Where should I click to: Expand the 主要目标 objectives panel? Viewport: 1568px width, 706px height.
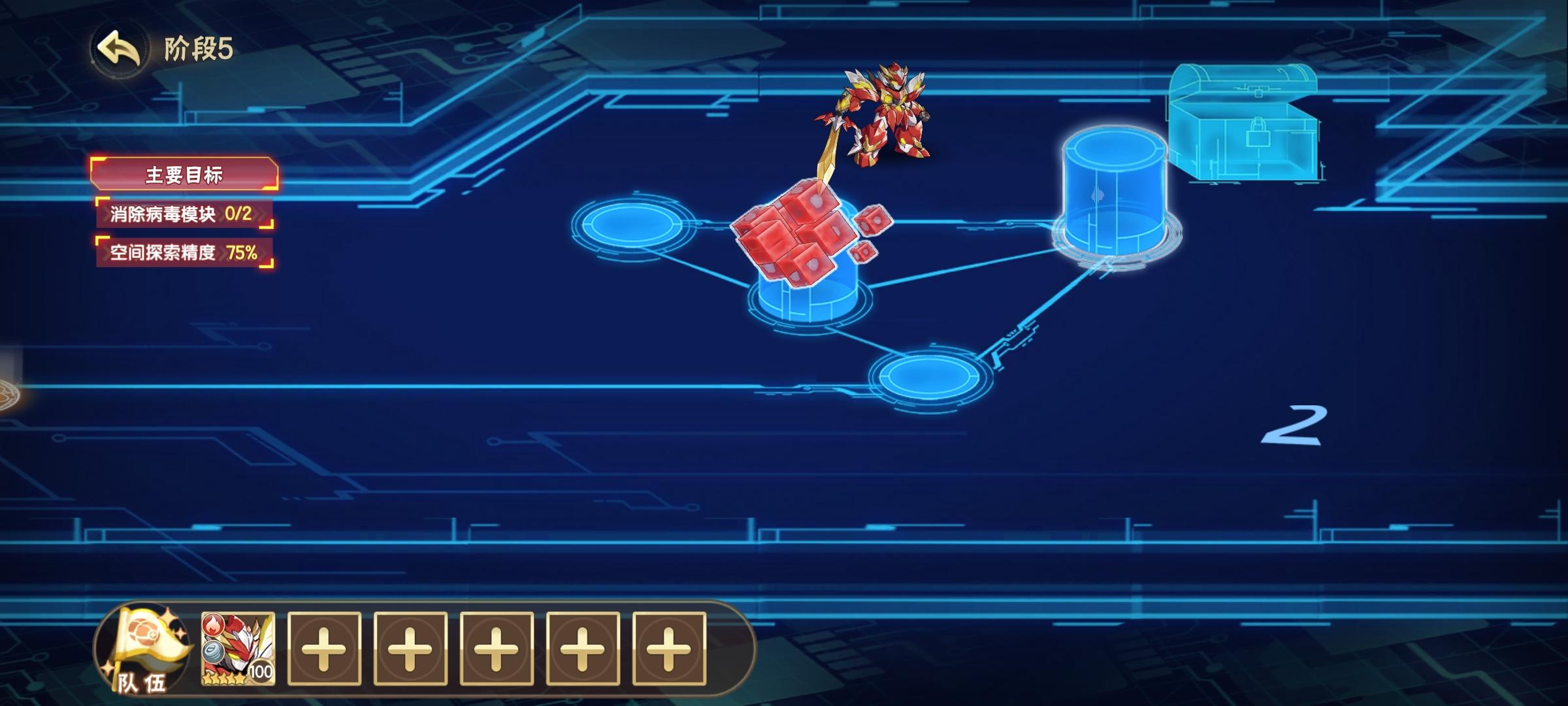[185, 173]
